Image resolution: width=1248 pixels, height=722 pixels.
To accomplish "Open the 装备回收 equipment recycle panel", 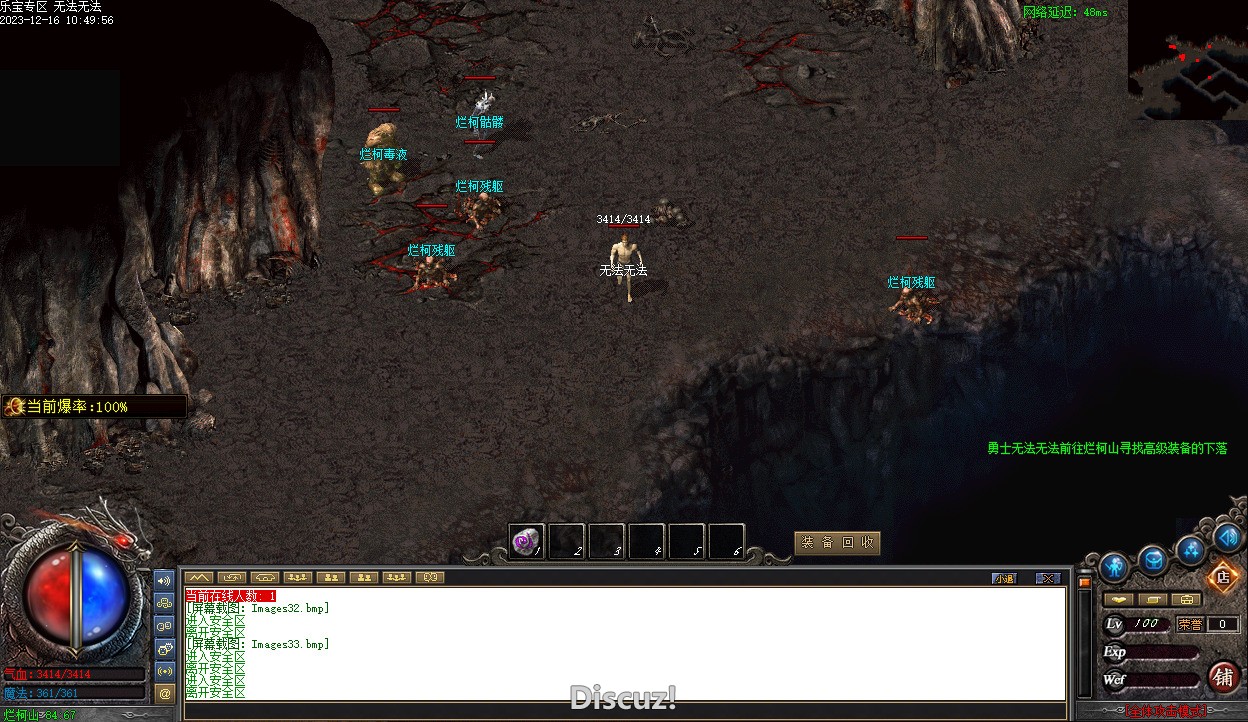I will pos(837,543).
